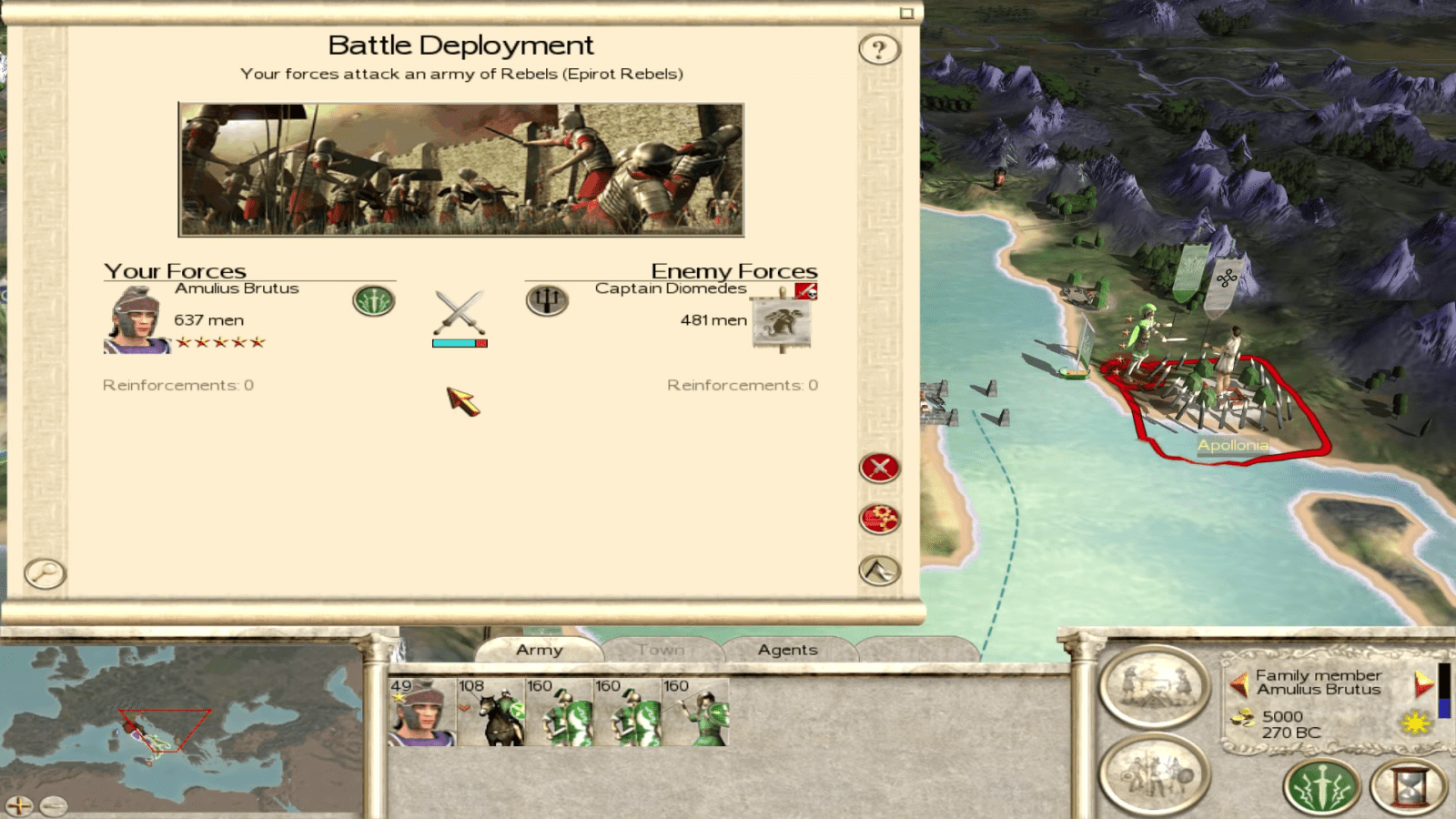Select the green Julii faction emblem beside Amulius Brutus
The height and width of the screenshot is (819, 1456).
(374, 299)
